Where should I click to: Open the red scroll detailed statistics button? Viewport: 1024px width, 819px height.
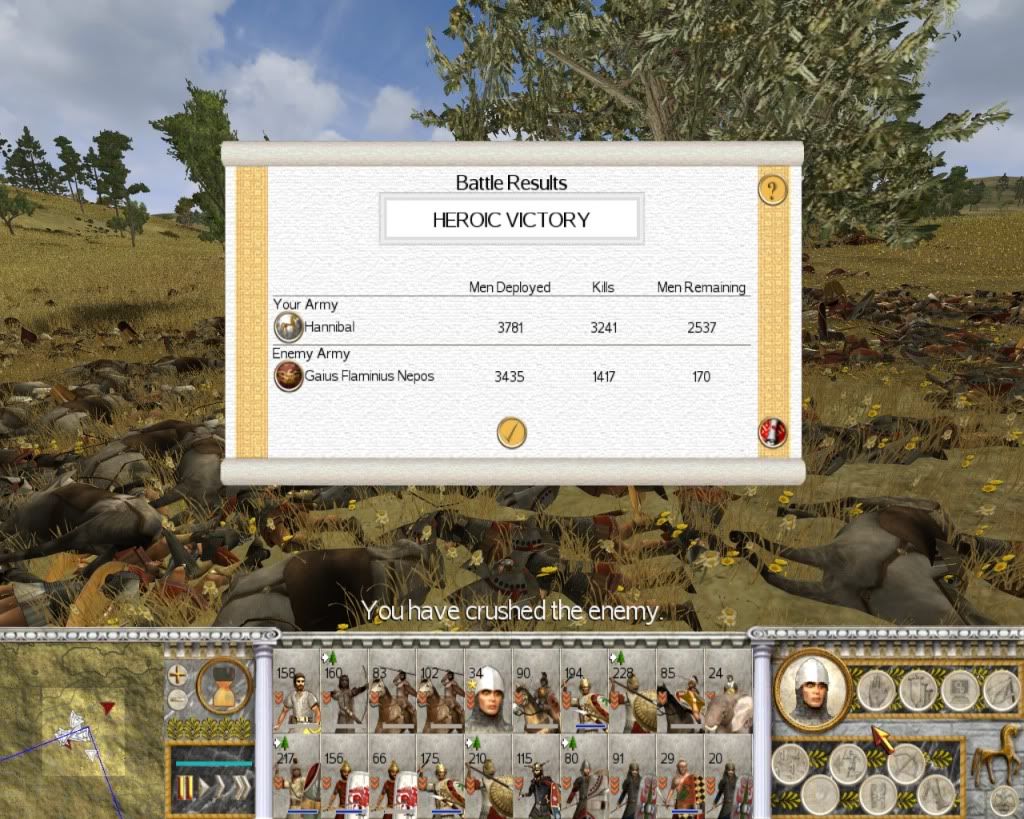click(x=772, y=433)
